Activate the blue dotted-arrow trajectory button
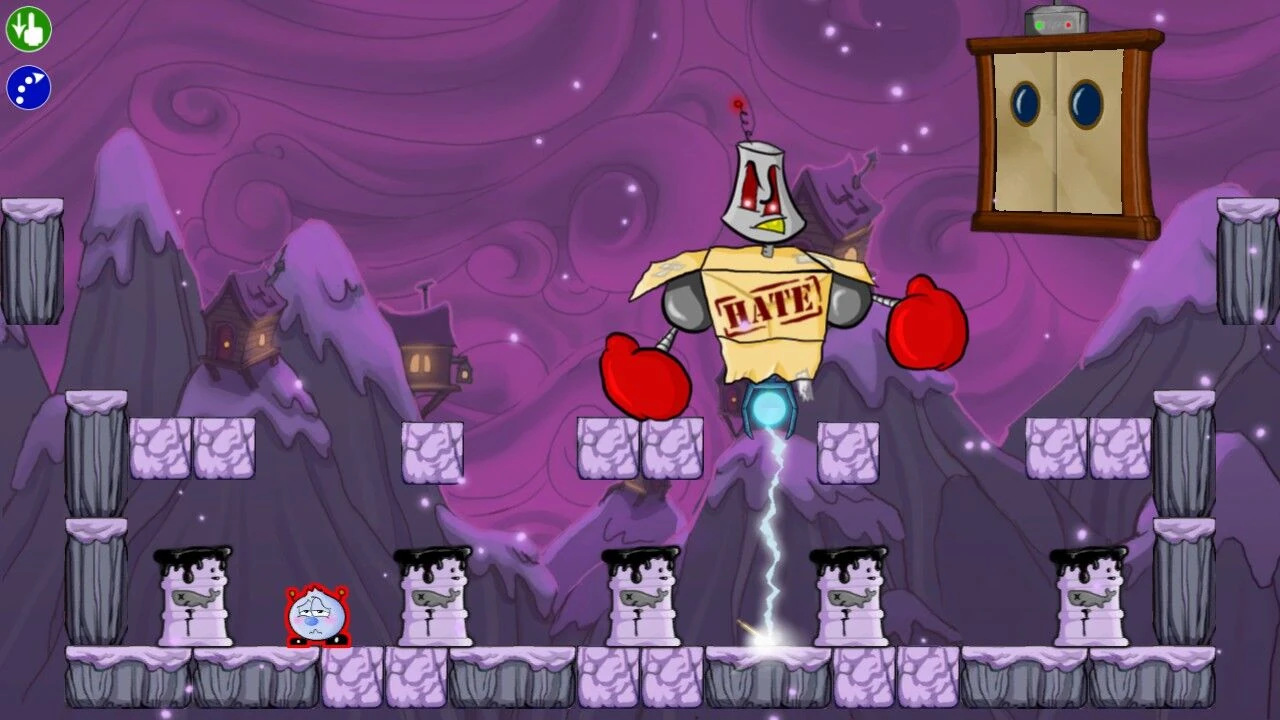Screen dimensions: 1280x720 point(28,87)
